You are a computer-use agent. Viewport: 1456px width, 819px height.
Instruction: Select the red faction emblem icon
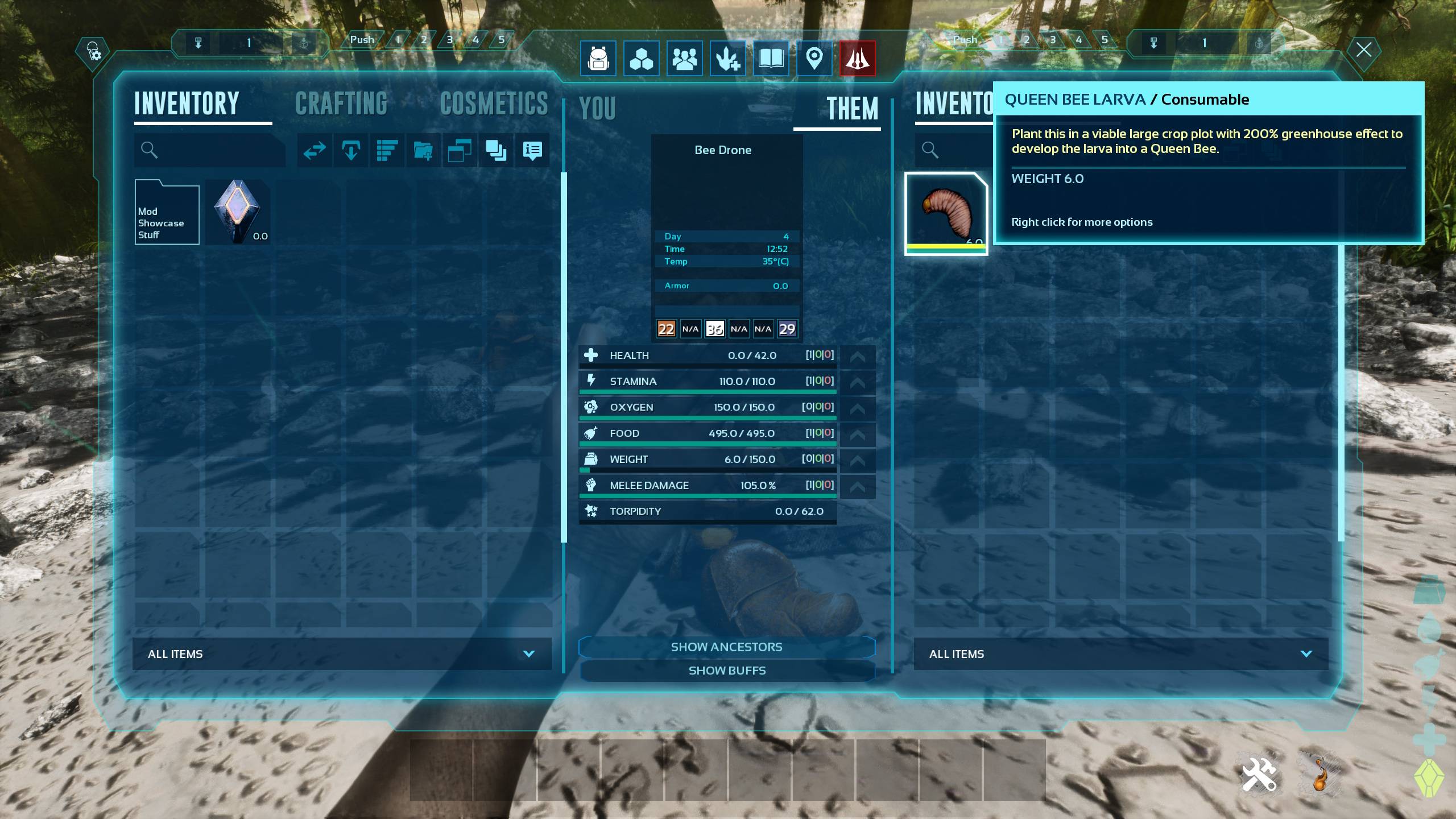(x=858, y=59)
